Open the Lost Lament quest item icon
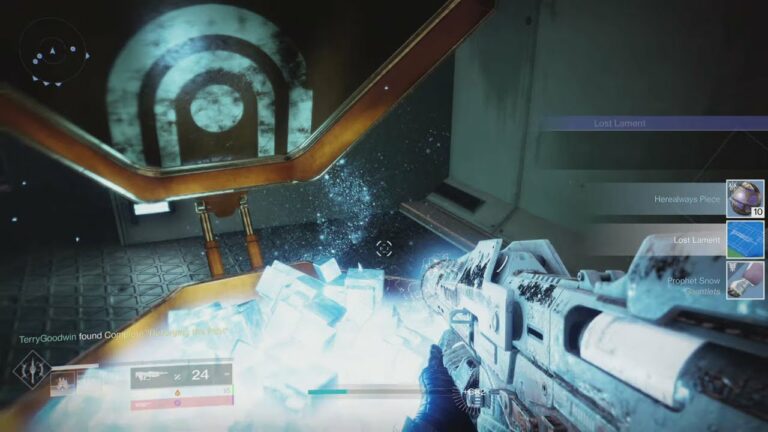This screenshot has height=432, width=768. [745, 240]
